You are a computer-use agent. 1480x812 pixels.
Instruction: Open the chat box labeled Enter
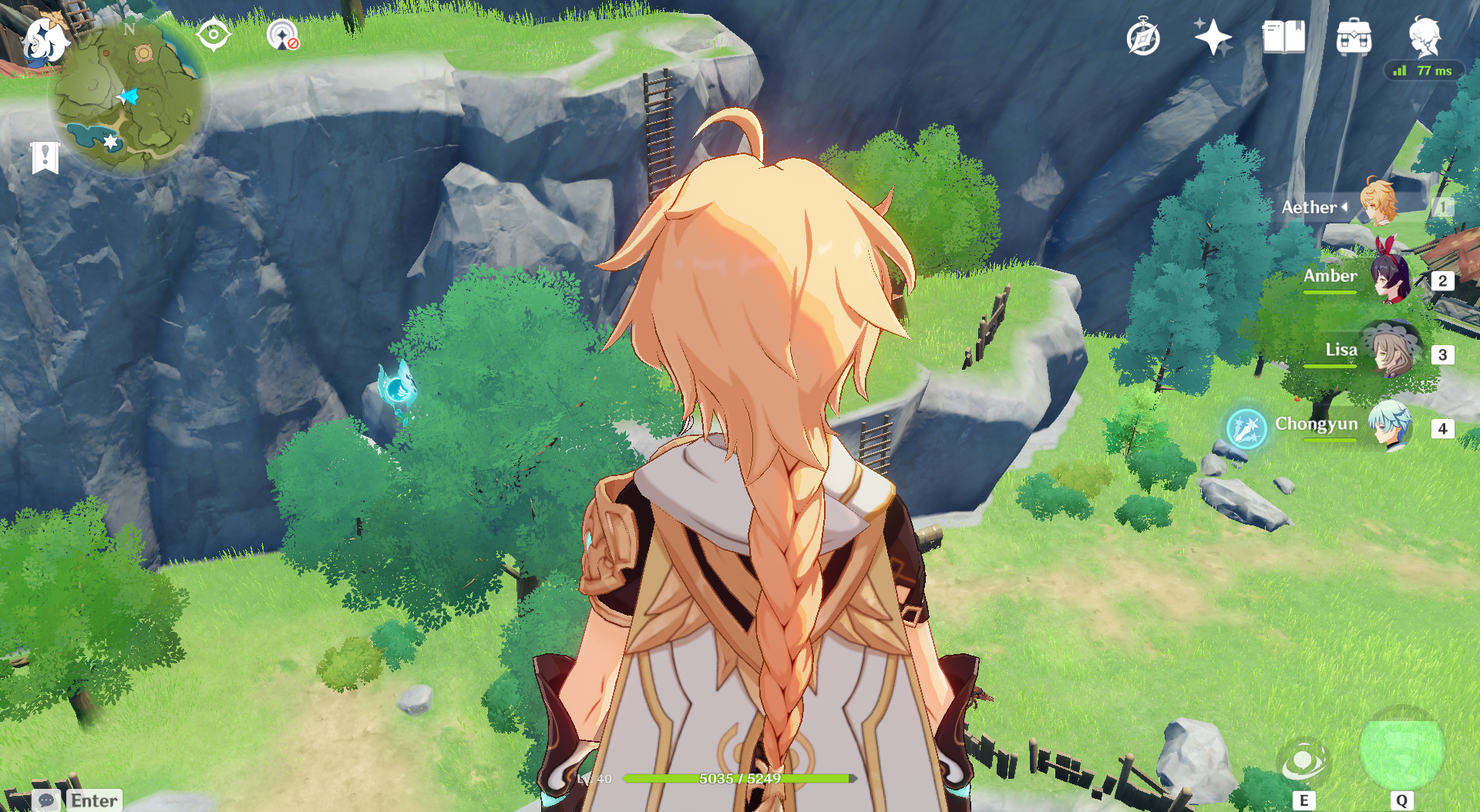point(78,800)
